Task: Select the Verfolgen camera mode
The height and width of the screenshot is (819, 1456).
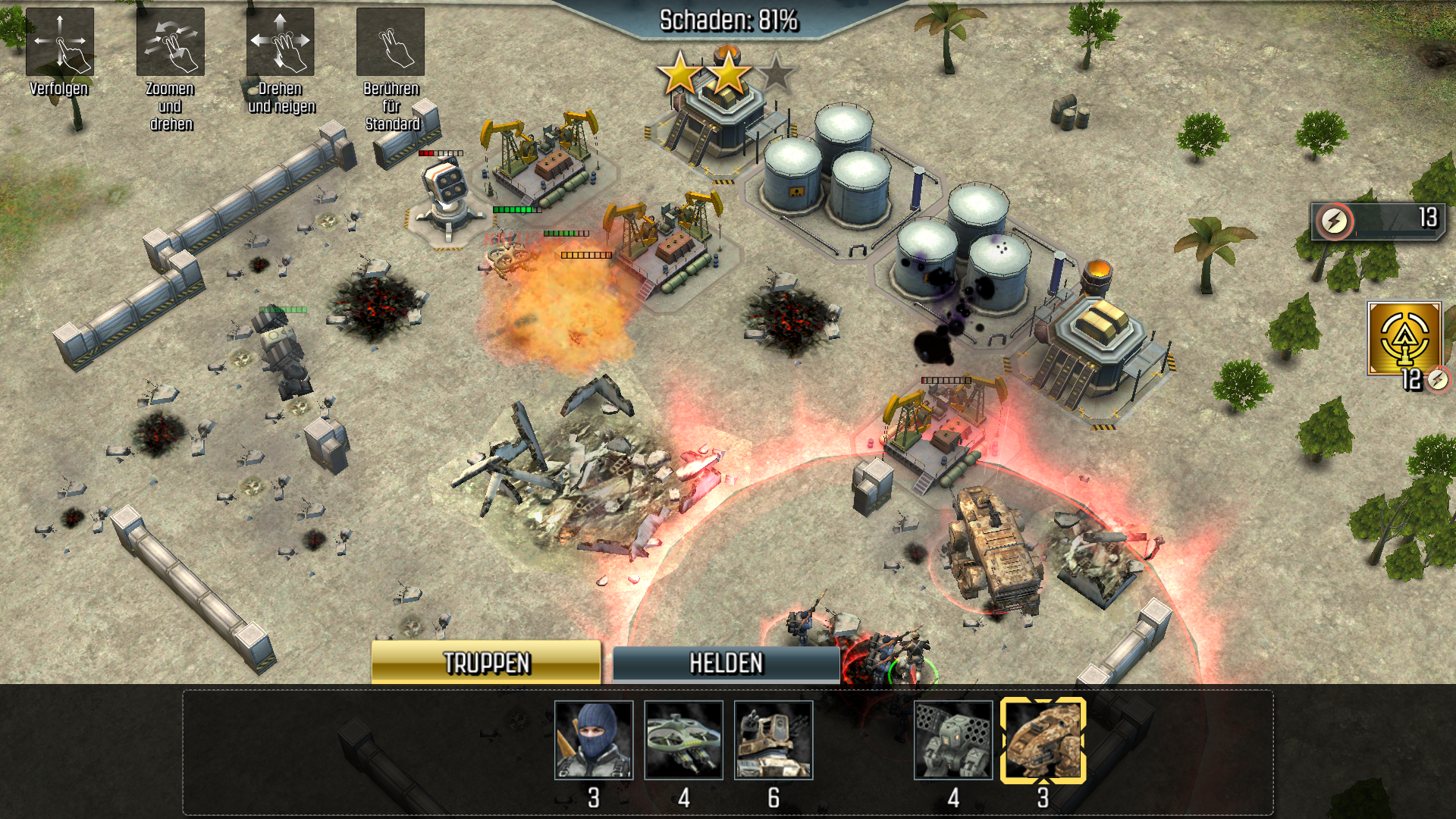Action: [59, 42]
